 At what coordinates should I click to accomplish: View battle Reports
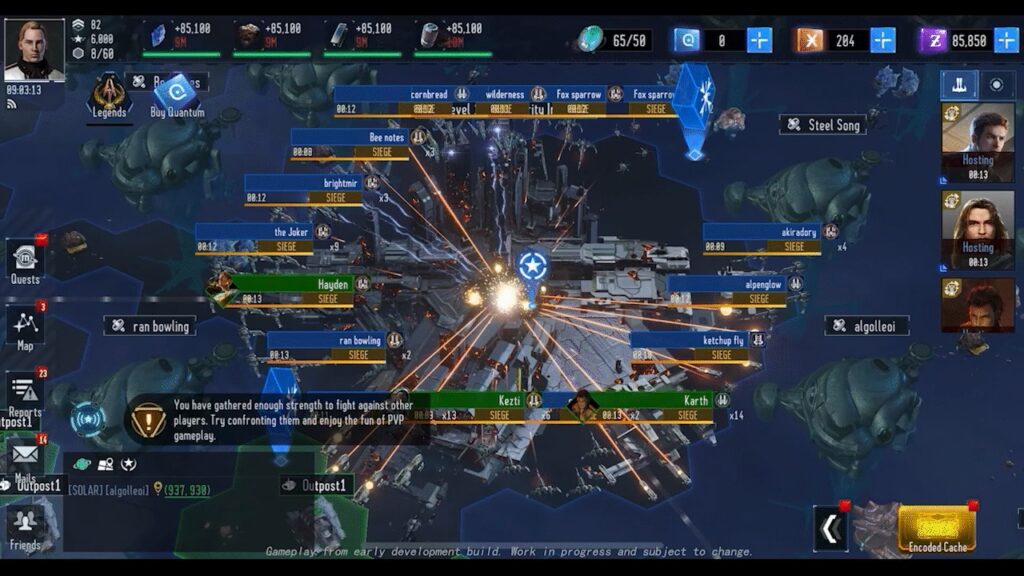click(25, 394)
